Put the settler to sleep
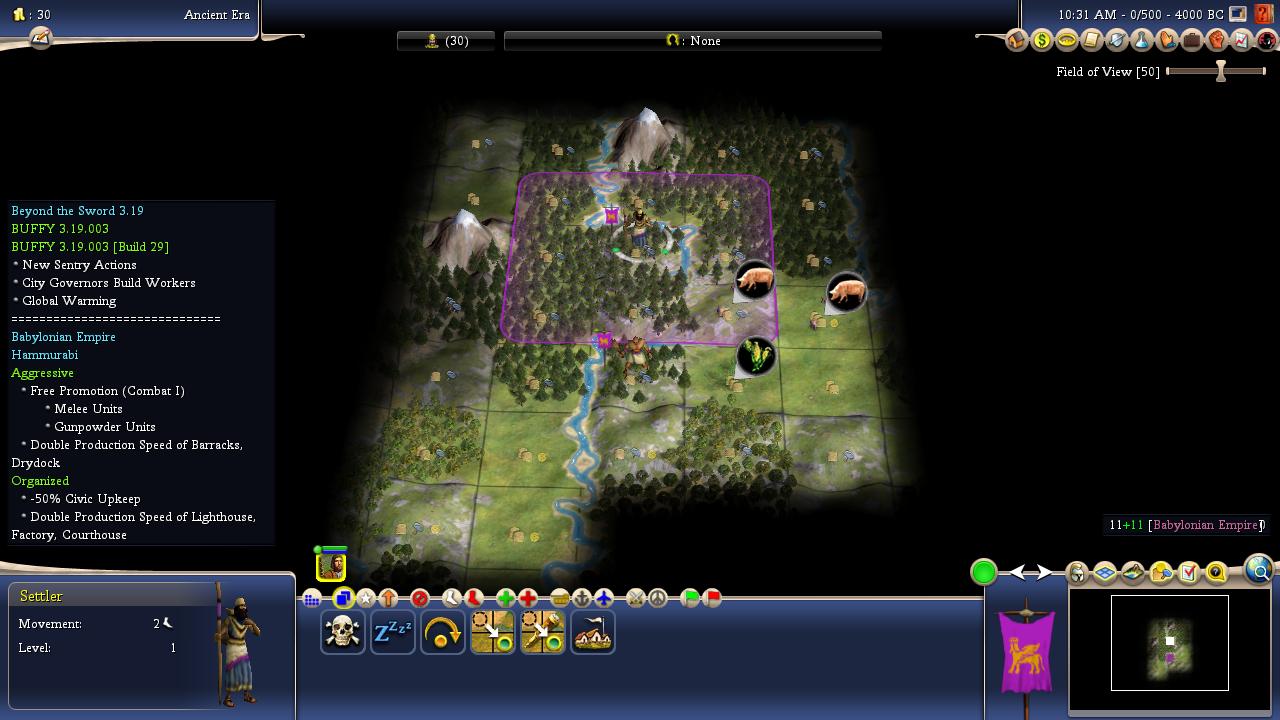Image resolution: width=1280 pixels, height=720 pixels. (x=393, y=633)
